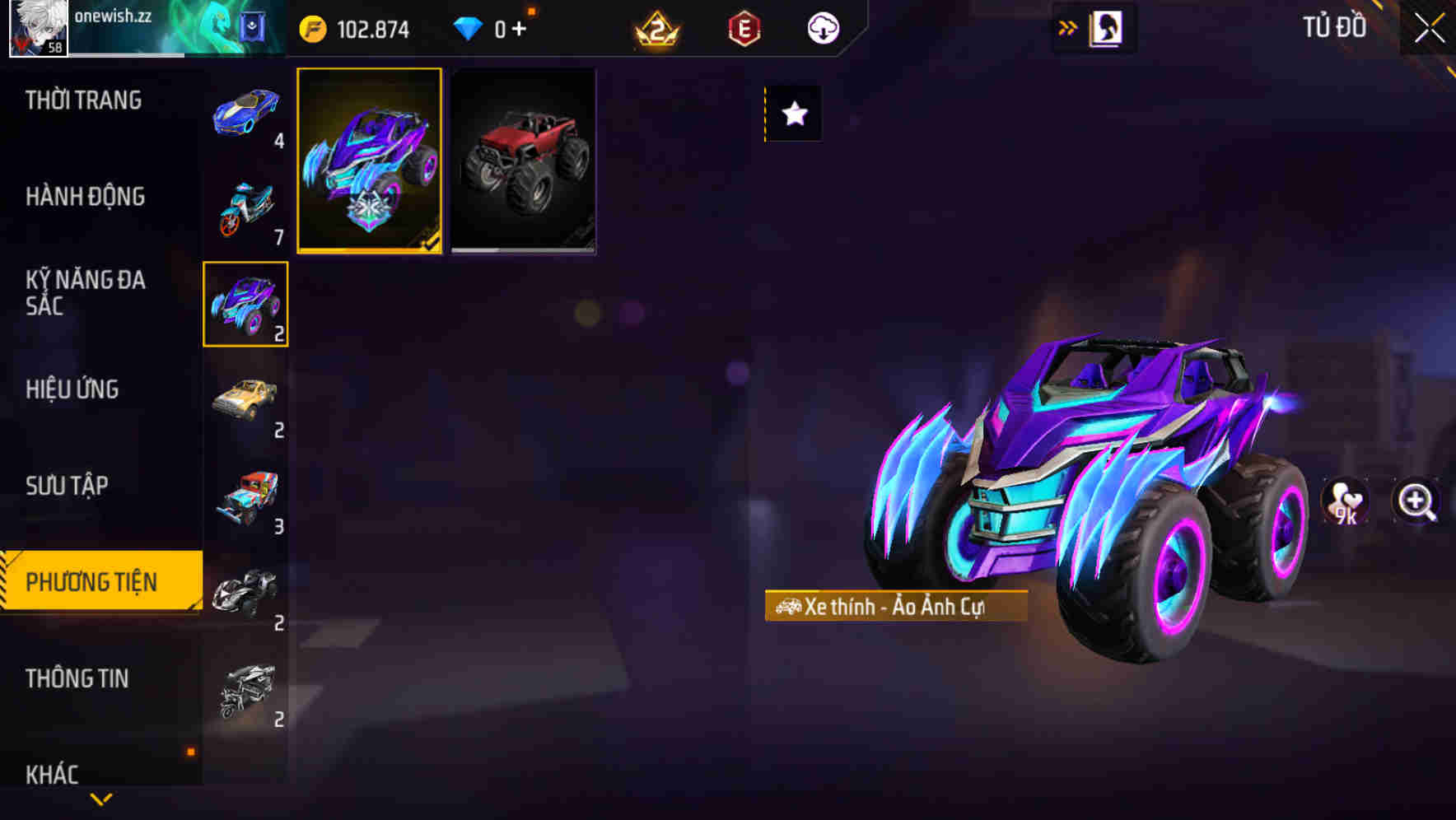Select the motorcycle vehicle category thumbnail
The image size is (1456, 820).
(245, 206)
